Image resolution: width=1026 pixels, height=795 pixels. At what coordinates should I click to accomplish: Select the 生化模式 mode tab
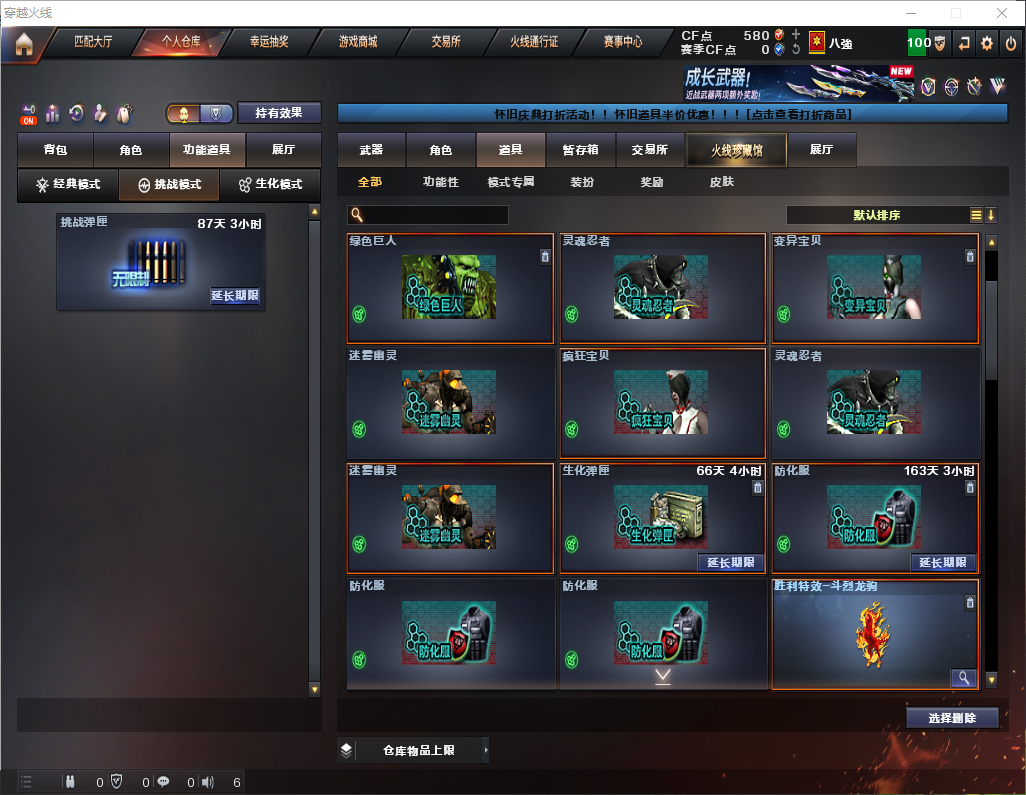[271, 185]
